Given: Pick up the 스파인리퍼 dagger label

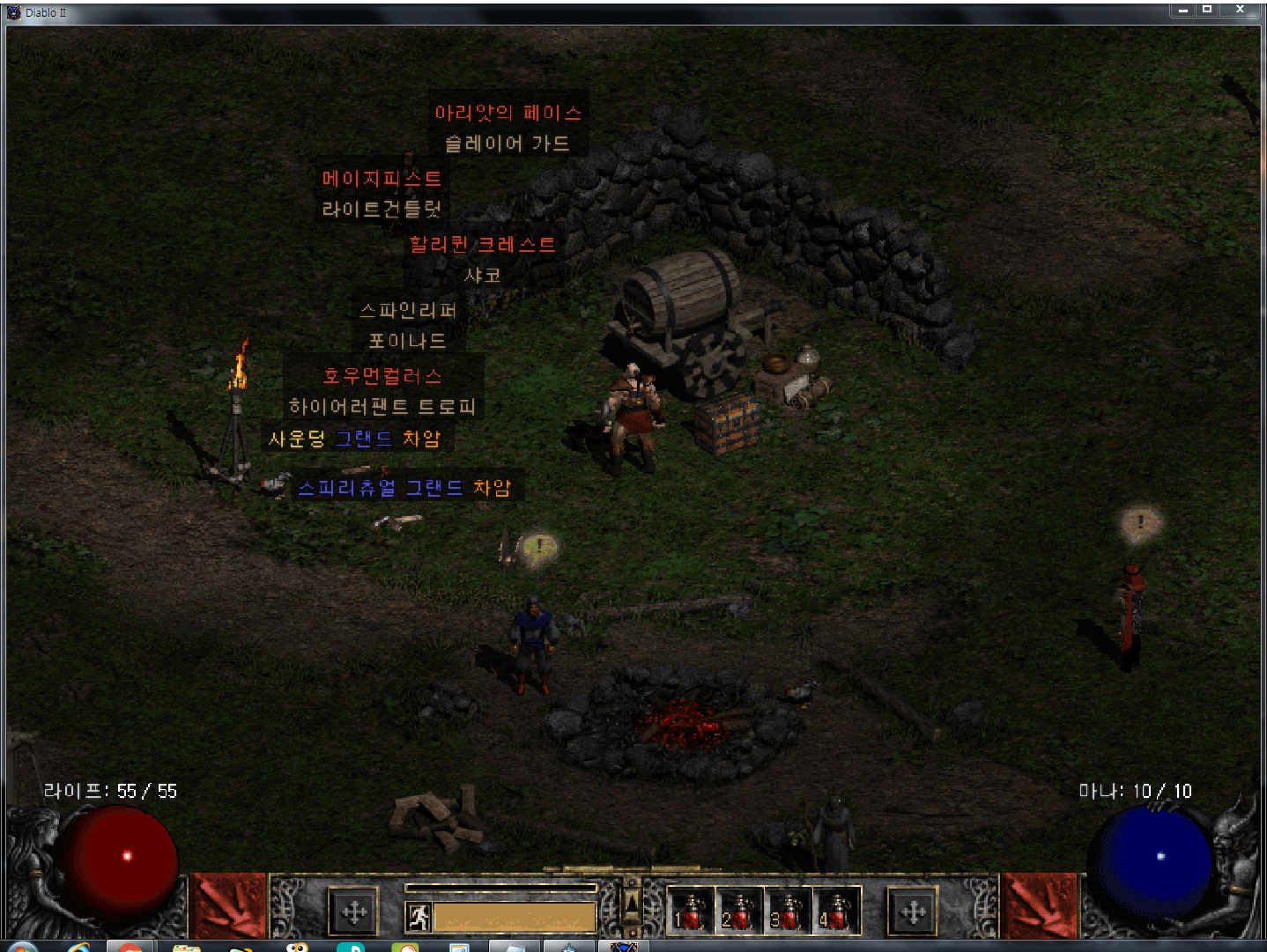Looking at the screenshot, I should coord(408,310).
